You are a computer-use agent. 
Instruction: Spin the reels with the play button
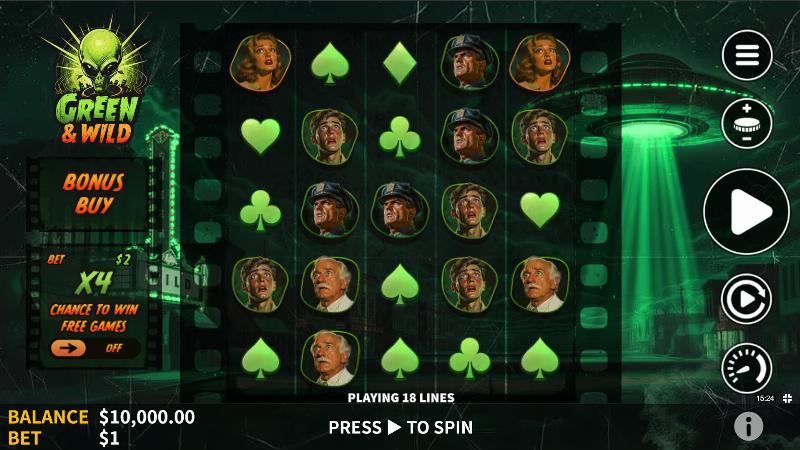[747, 211]
